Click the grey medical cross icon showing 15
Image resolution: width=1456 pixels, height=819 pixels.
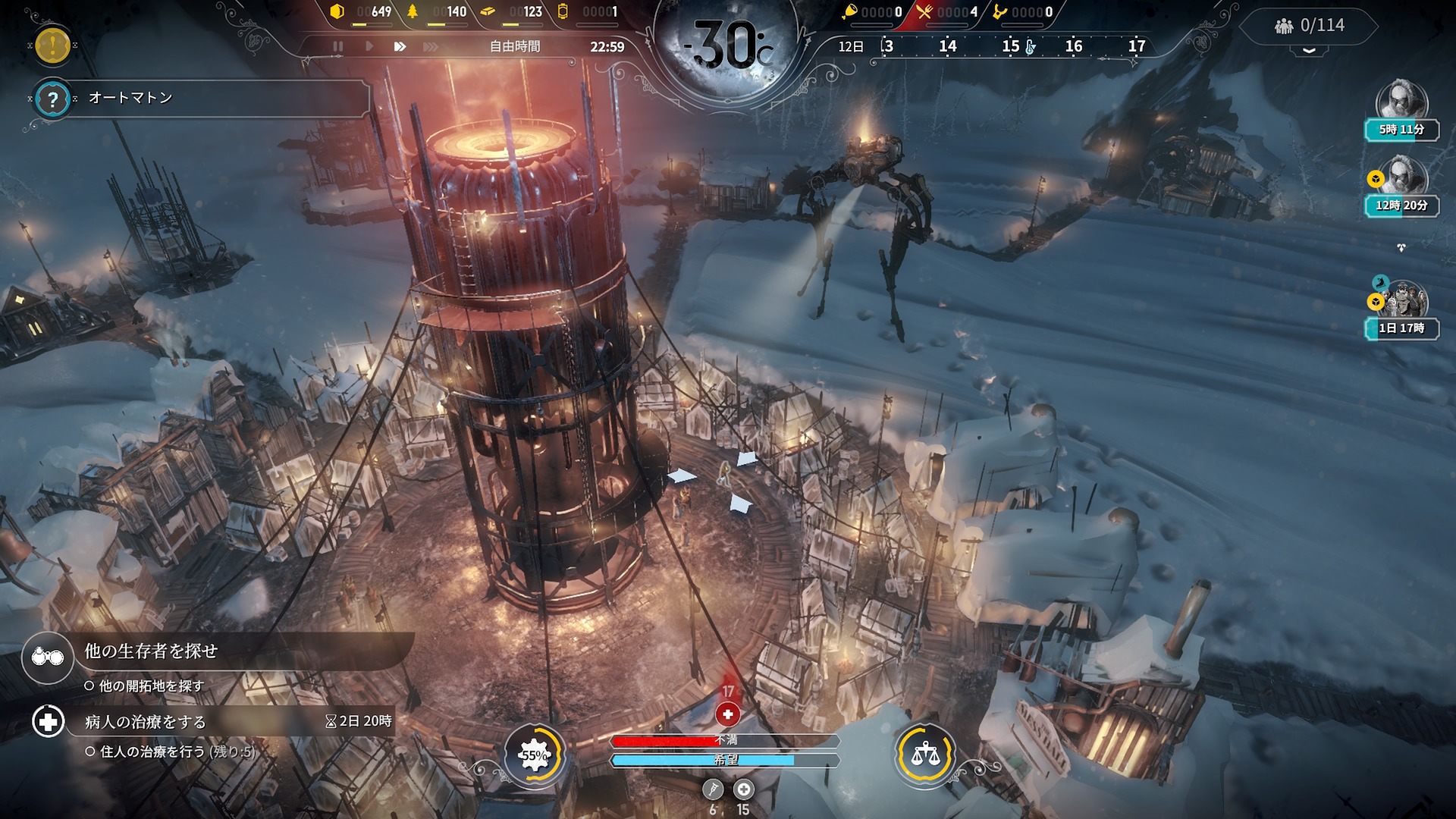click(743, 789)
